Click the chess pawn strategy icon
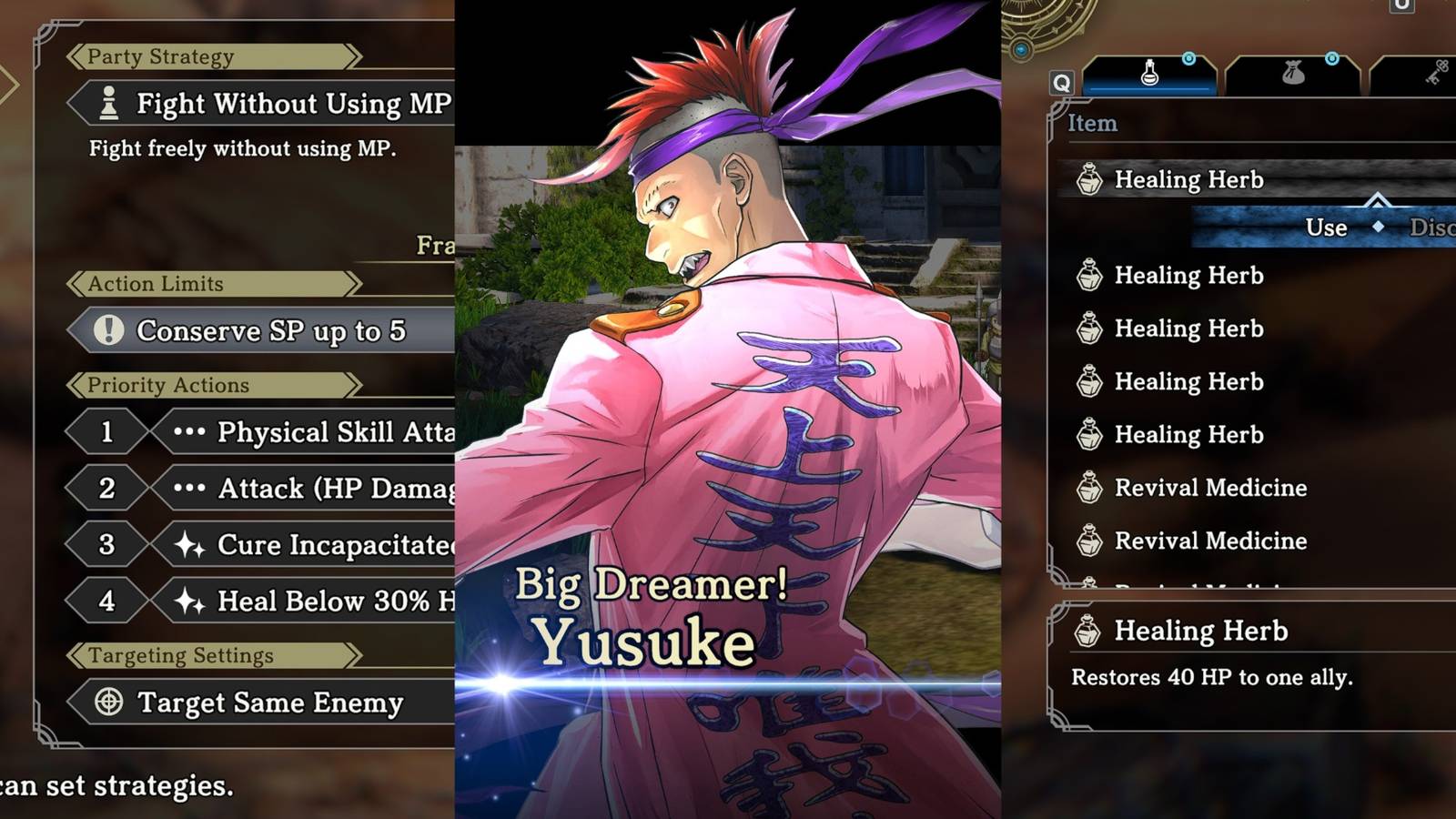Image resolution: width=1456 pixels, height=819 pixels. (x=107, y=105)
